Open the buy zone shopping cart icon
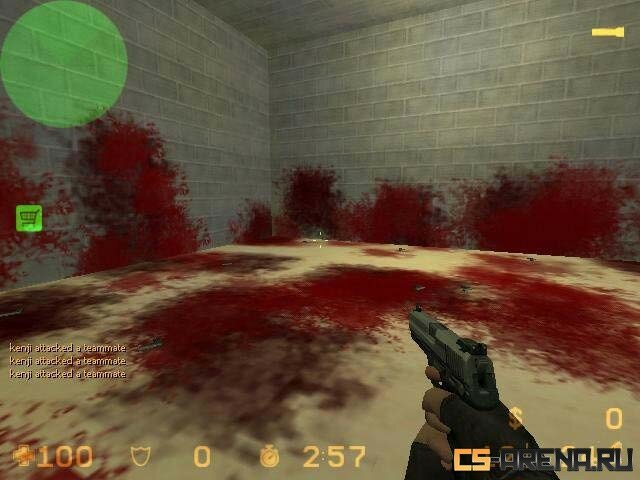 [x=28, y=218]
